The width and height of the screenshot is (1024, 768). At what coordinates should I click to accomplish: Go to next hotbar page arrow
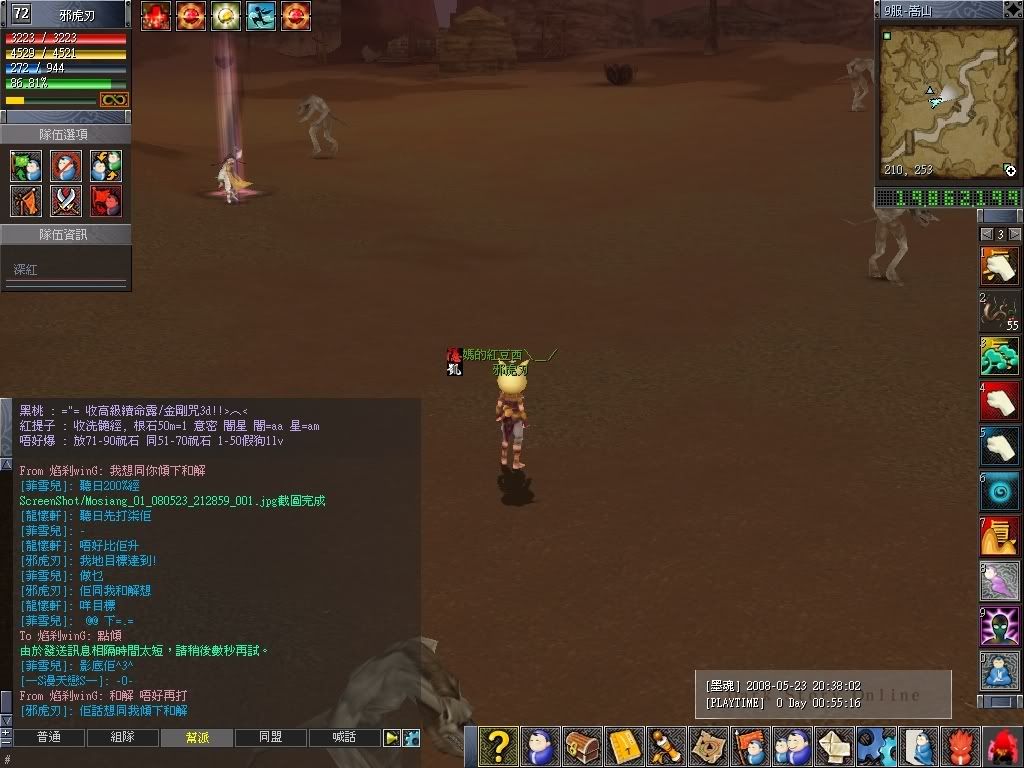tap(1015, 234)
